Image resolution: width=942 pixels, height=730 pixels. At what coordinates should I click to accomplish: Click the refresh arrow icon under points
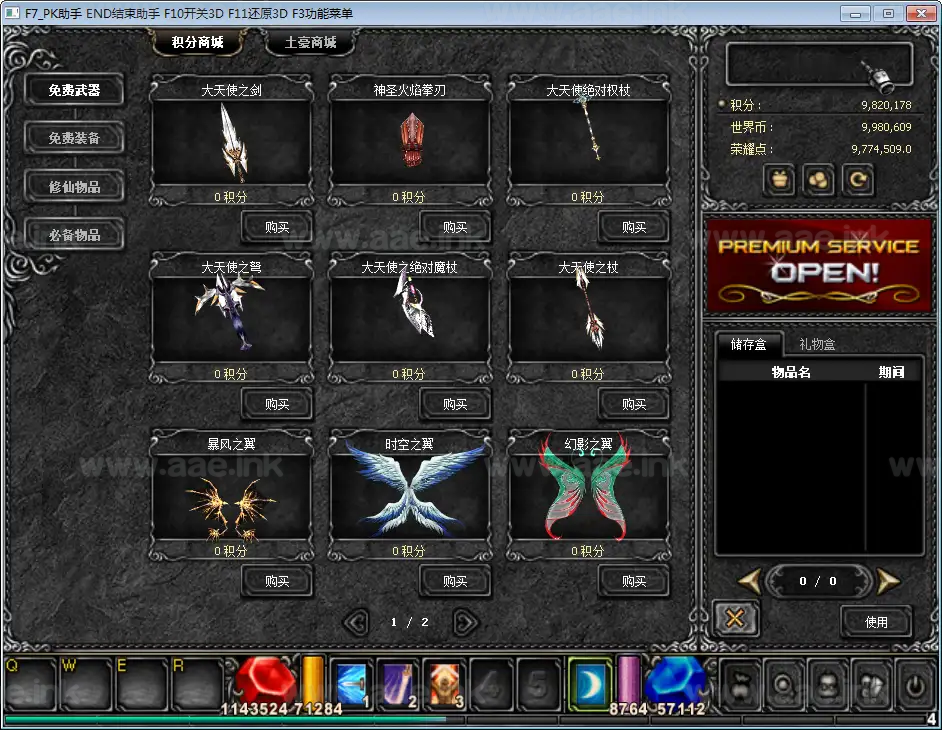[857, 180]
